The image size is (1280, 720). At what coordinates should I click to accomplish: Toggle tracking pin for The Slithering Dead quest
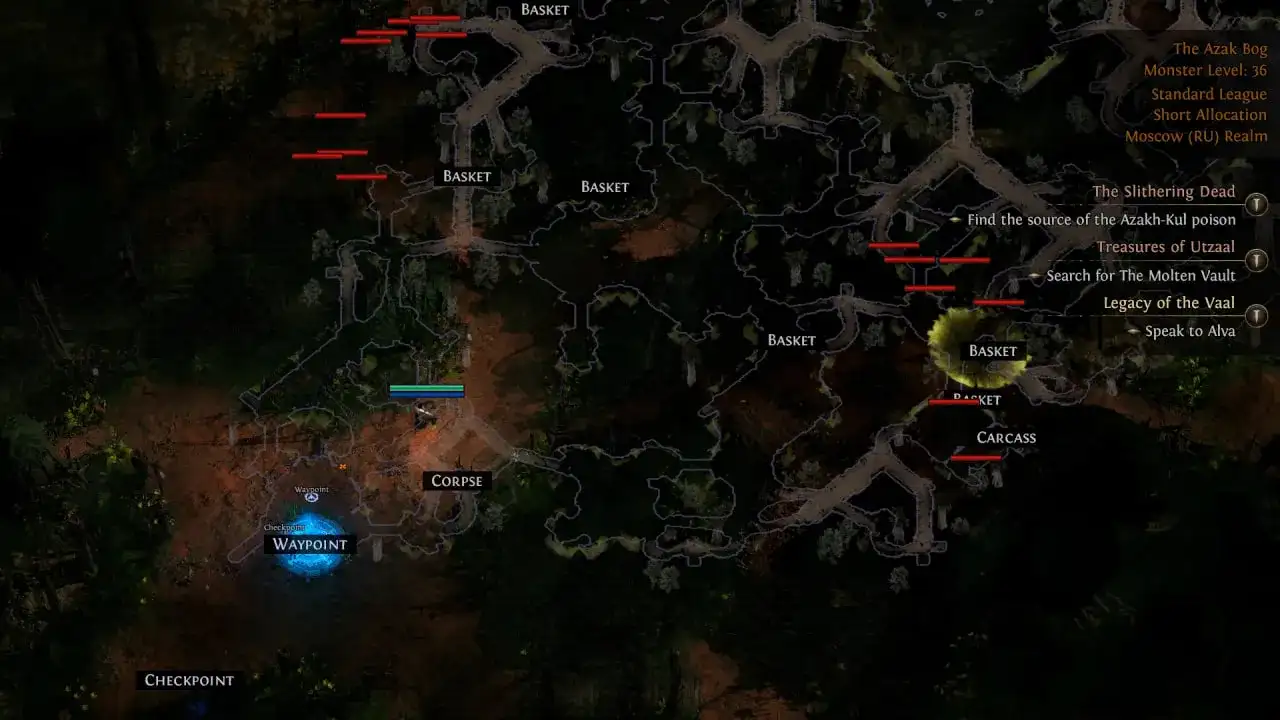(1257, 204)
